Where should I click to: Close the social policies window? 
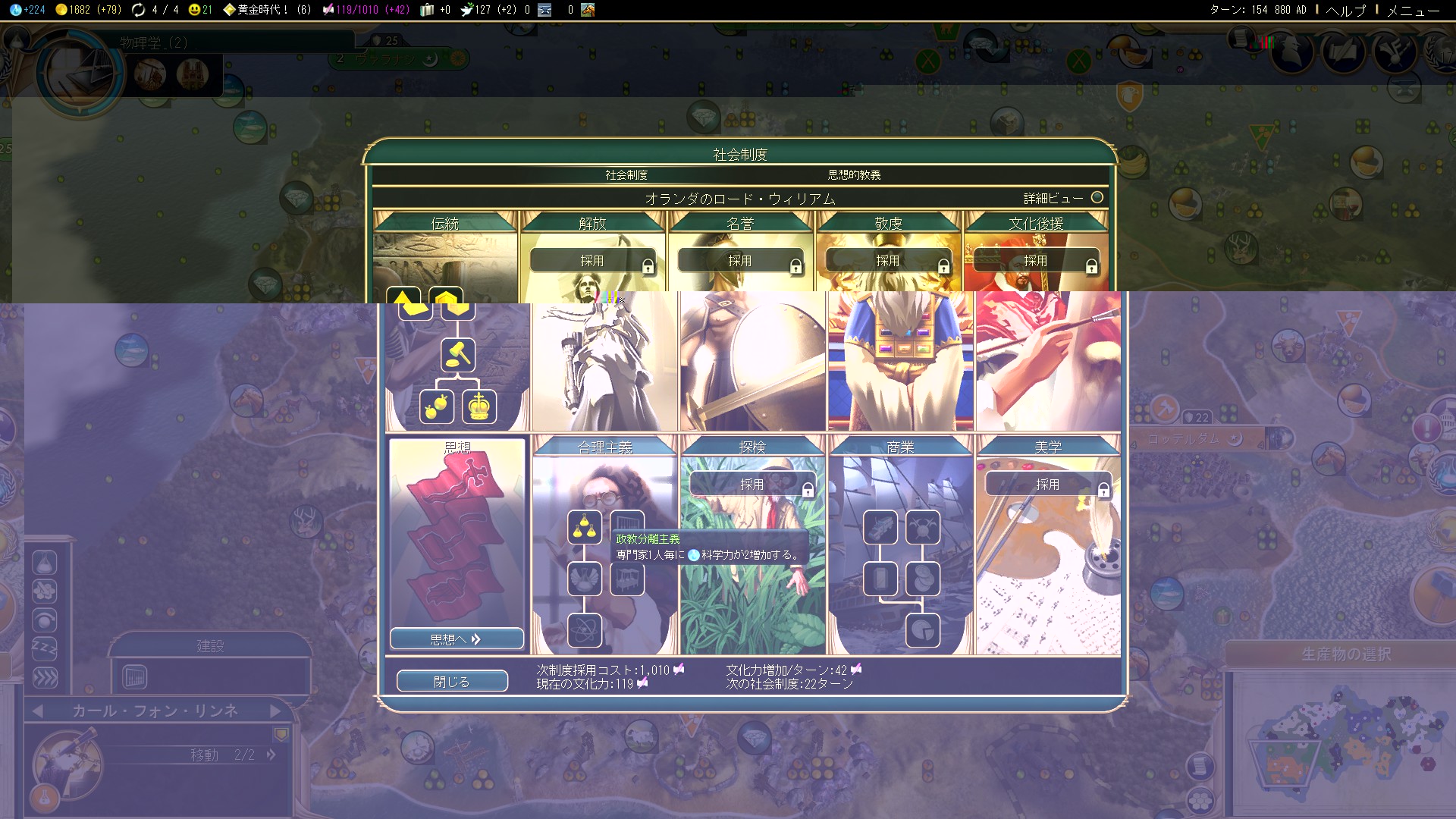pyautogui.click(x=452, y=681)
